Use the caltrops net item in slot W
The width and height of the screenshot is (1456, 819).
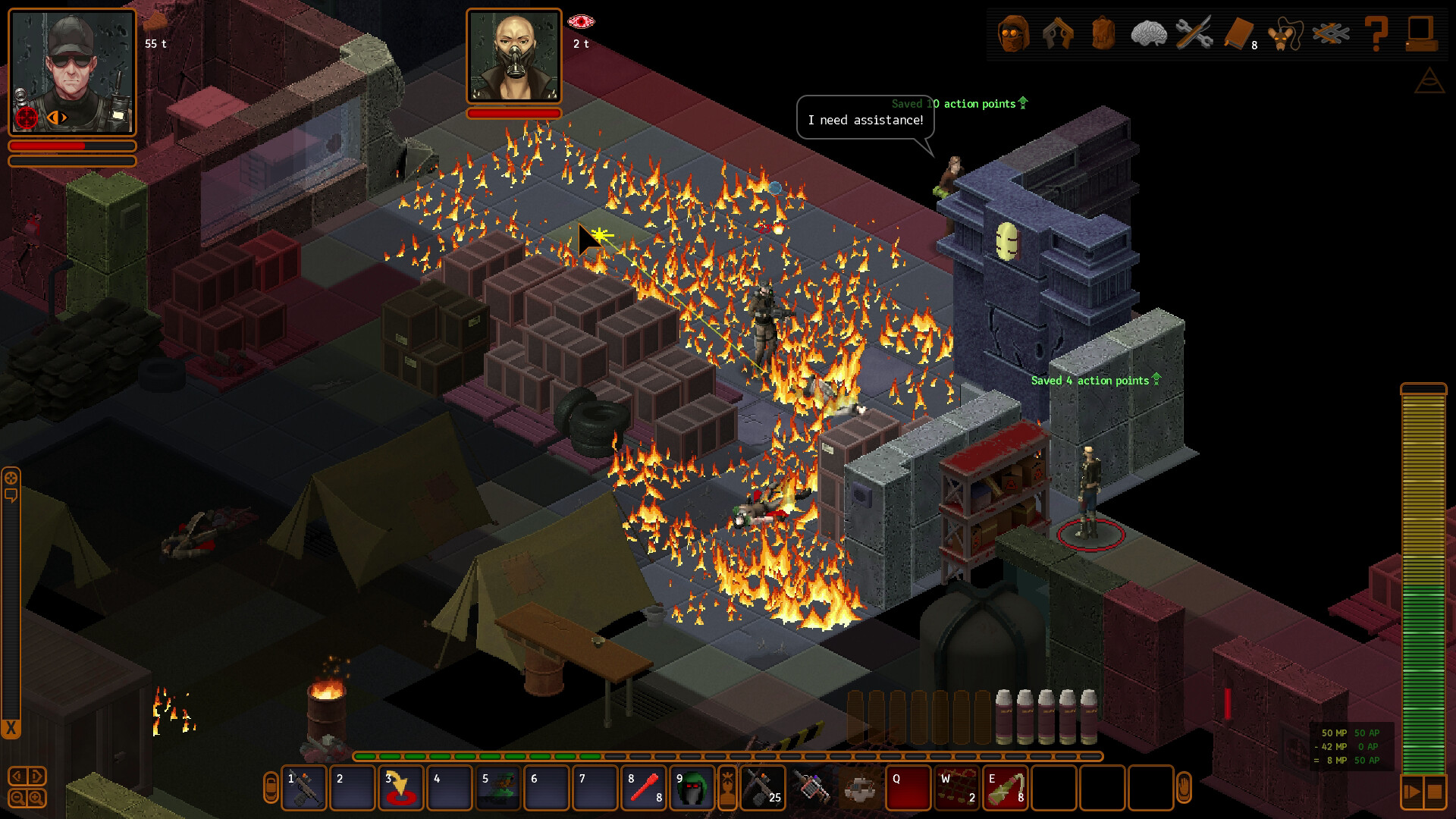tap(957, 788)
